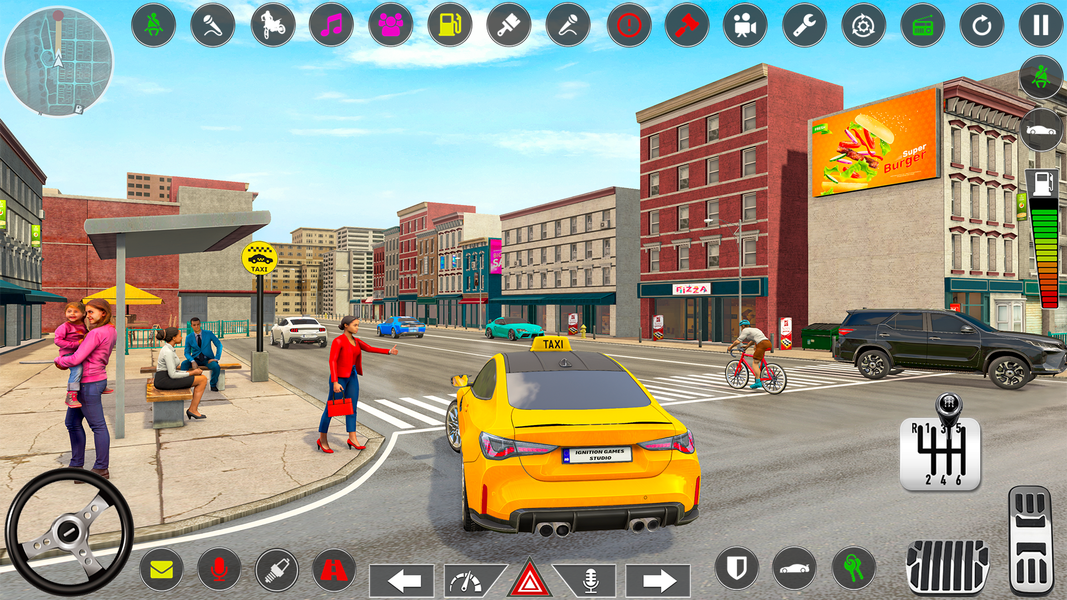Open the yellow envelope messages icon
This screenshot has height=600, width=1067.
[161, 569]
